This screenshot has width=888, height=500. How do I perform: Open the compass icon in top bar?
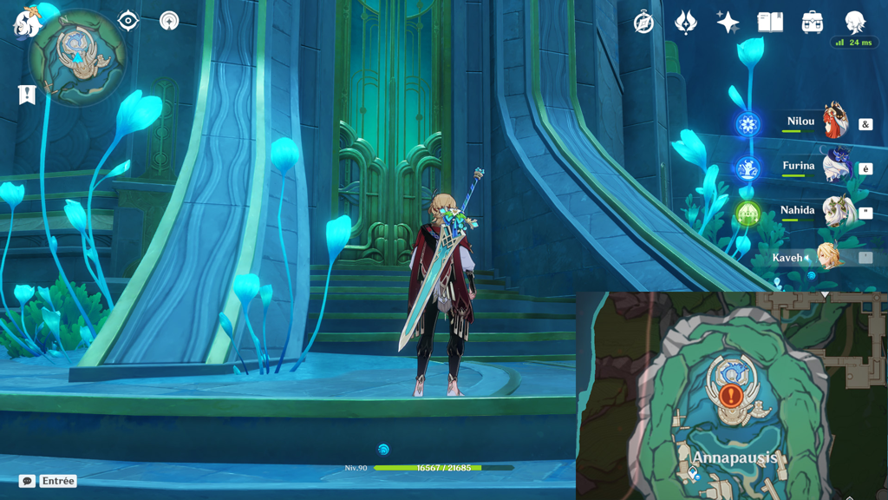(x=644, y=22)
